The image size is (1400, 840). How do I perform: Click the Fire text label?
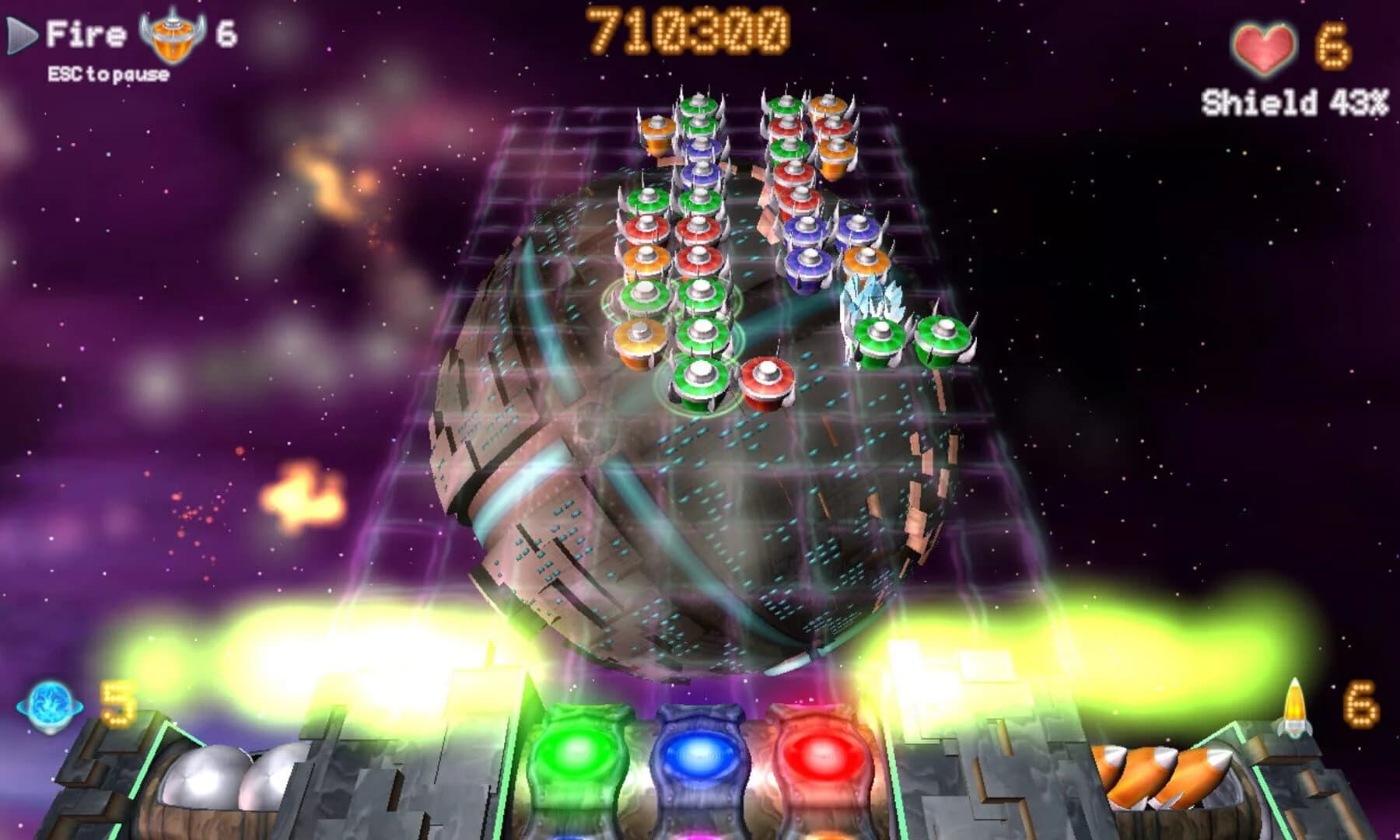click(86, 33)
